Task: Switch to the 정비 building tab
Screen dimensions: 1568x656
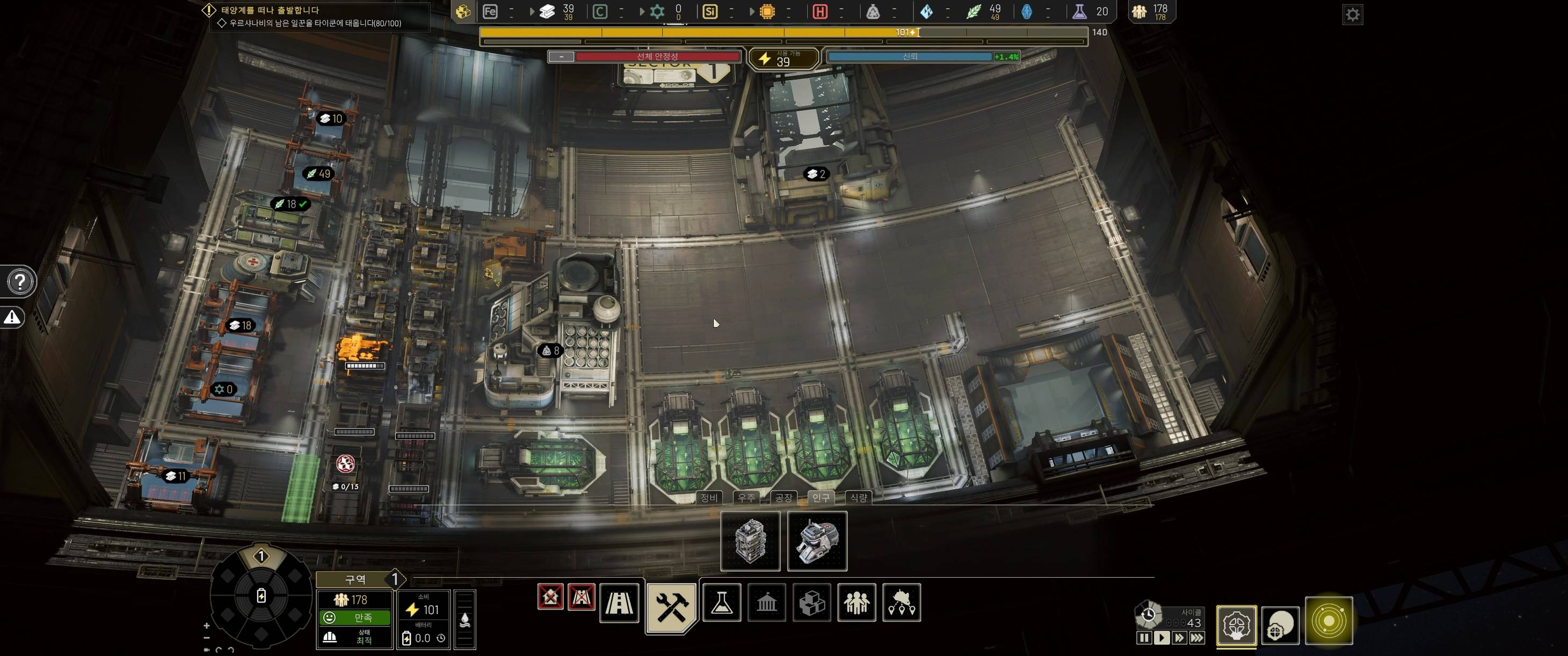Action: [x=708, y=497]
